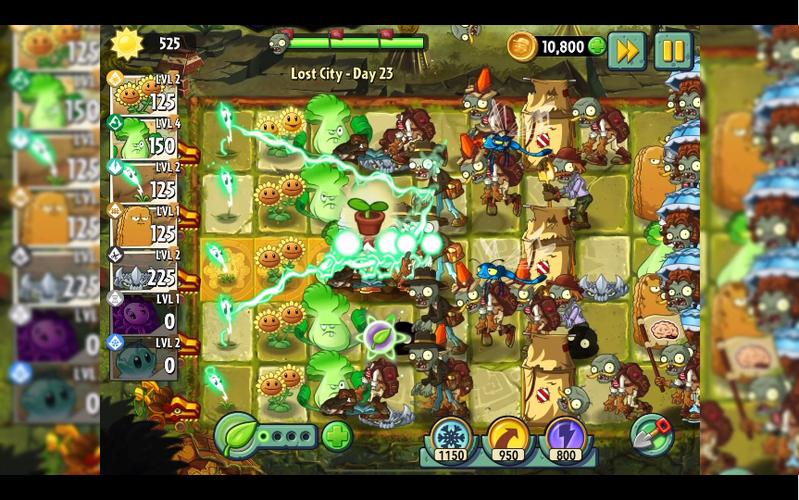The width and height of the screenshot is (799, 500).
Task: Use the Power Snow snowflake power-up
Action: click(450, 437)
